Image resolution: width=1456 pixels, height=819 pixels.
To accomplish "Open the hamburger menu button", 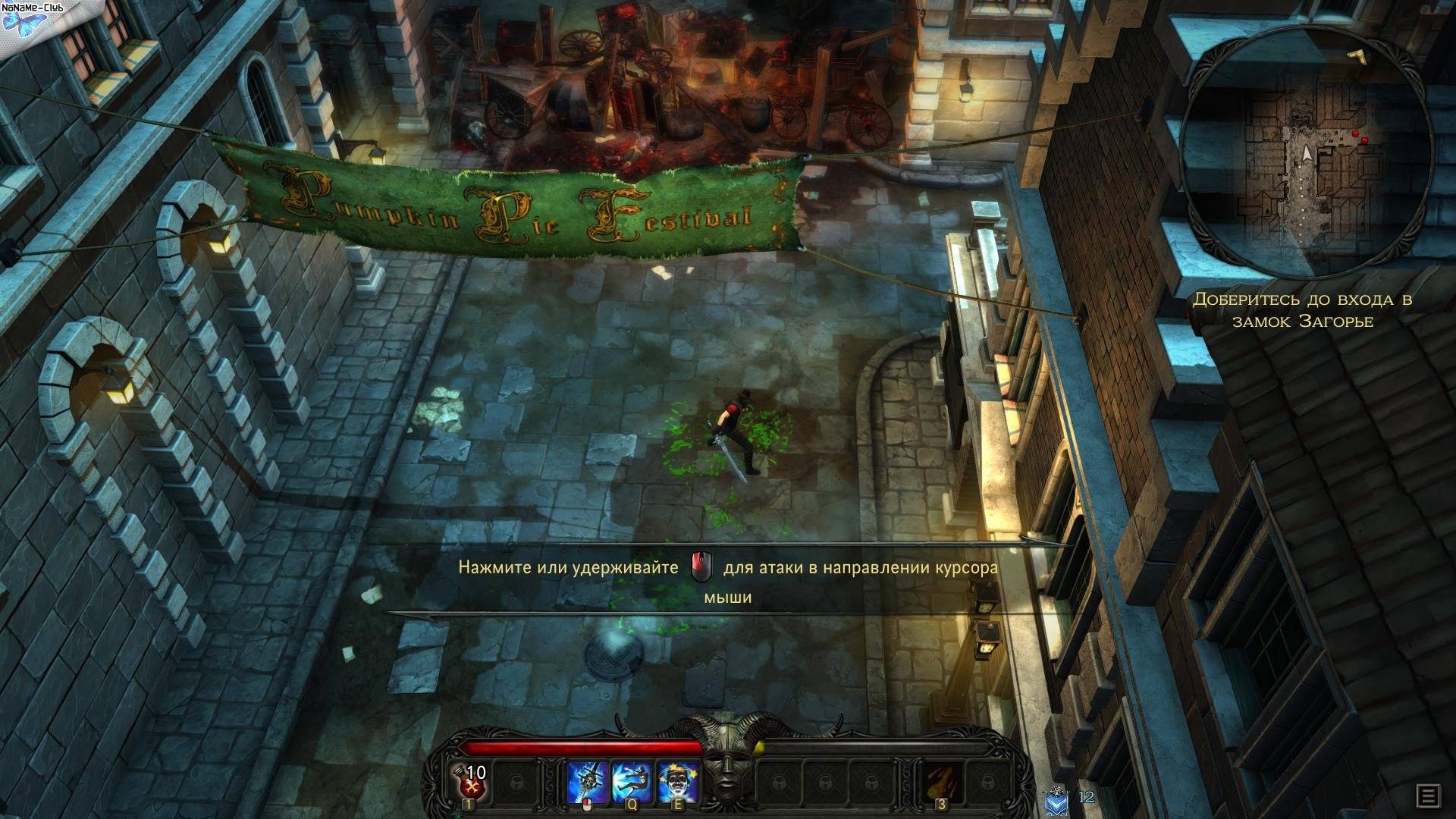I will pos(1429,796).
